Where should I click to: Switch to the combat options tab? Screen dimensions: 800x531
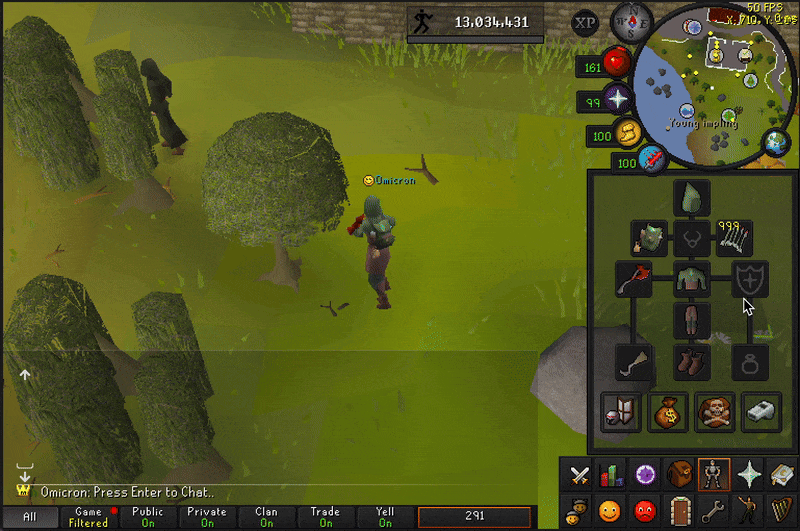click(x=578, y=476)
